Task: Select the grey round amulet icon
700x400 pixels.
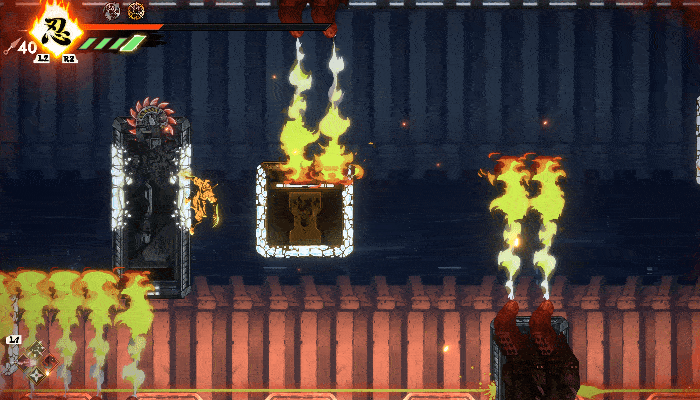Action: tap(112, 10)
